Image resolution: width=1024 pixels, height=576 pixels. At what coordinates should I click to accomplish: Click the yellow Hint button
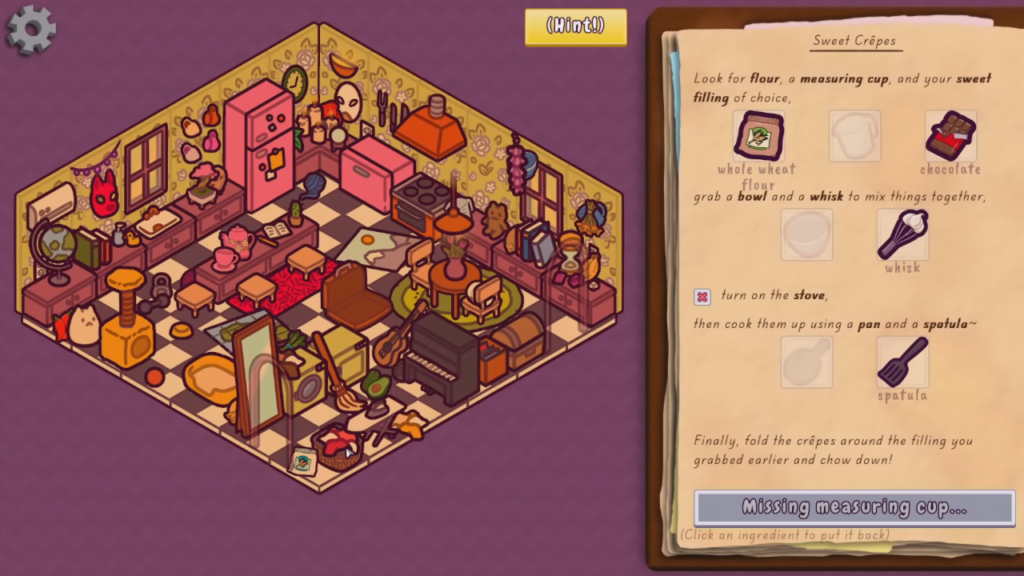(x=575, y=27)
